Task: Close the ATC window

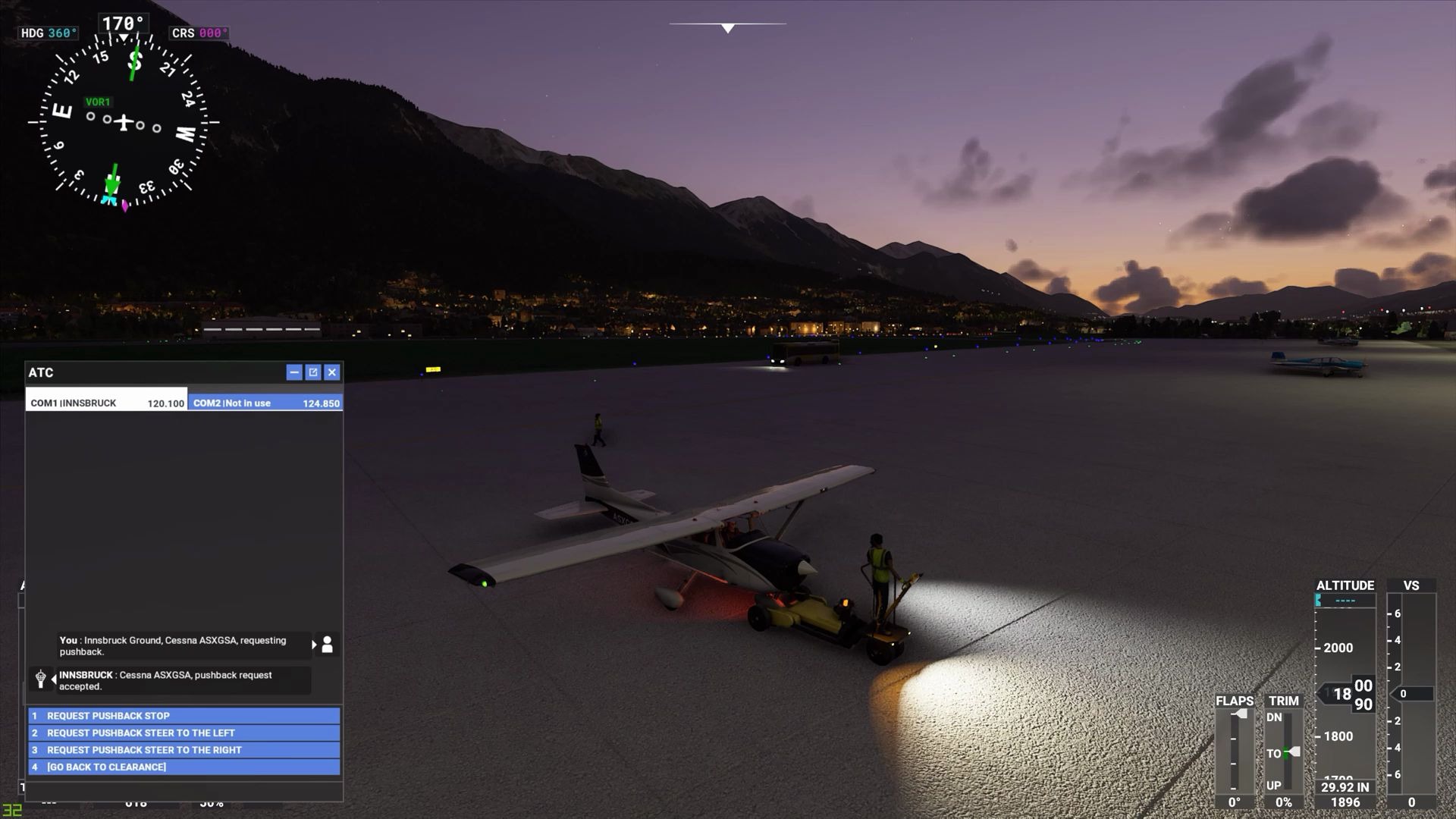Action: pos(332,372)
